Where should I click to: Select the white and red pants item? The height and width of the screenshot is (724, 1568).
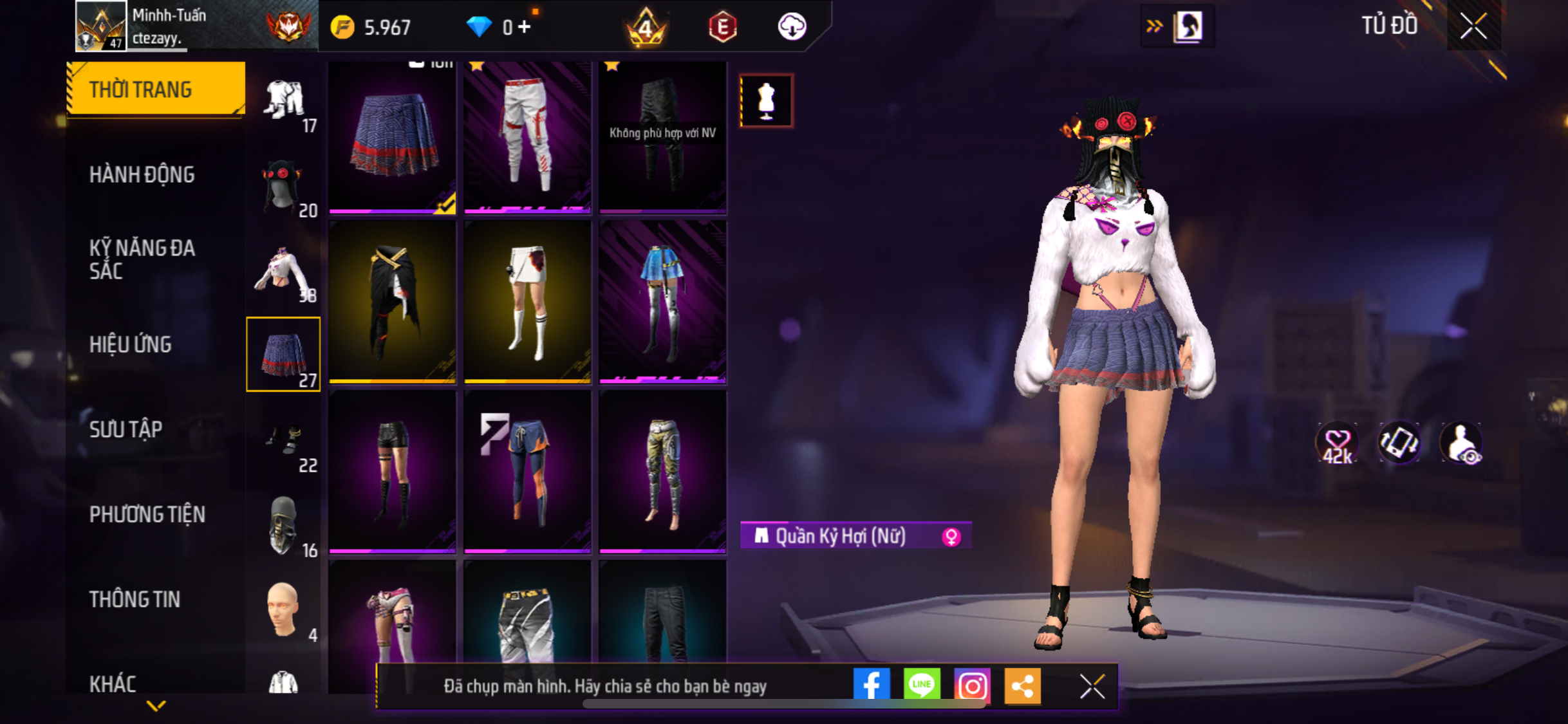click(527, 136)
